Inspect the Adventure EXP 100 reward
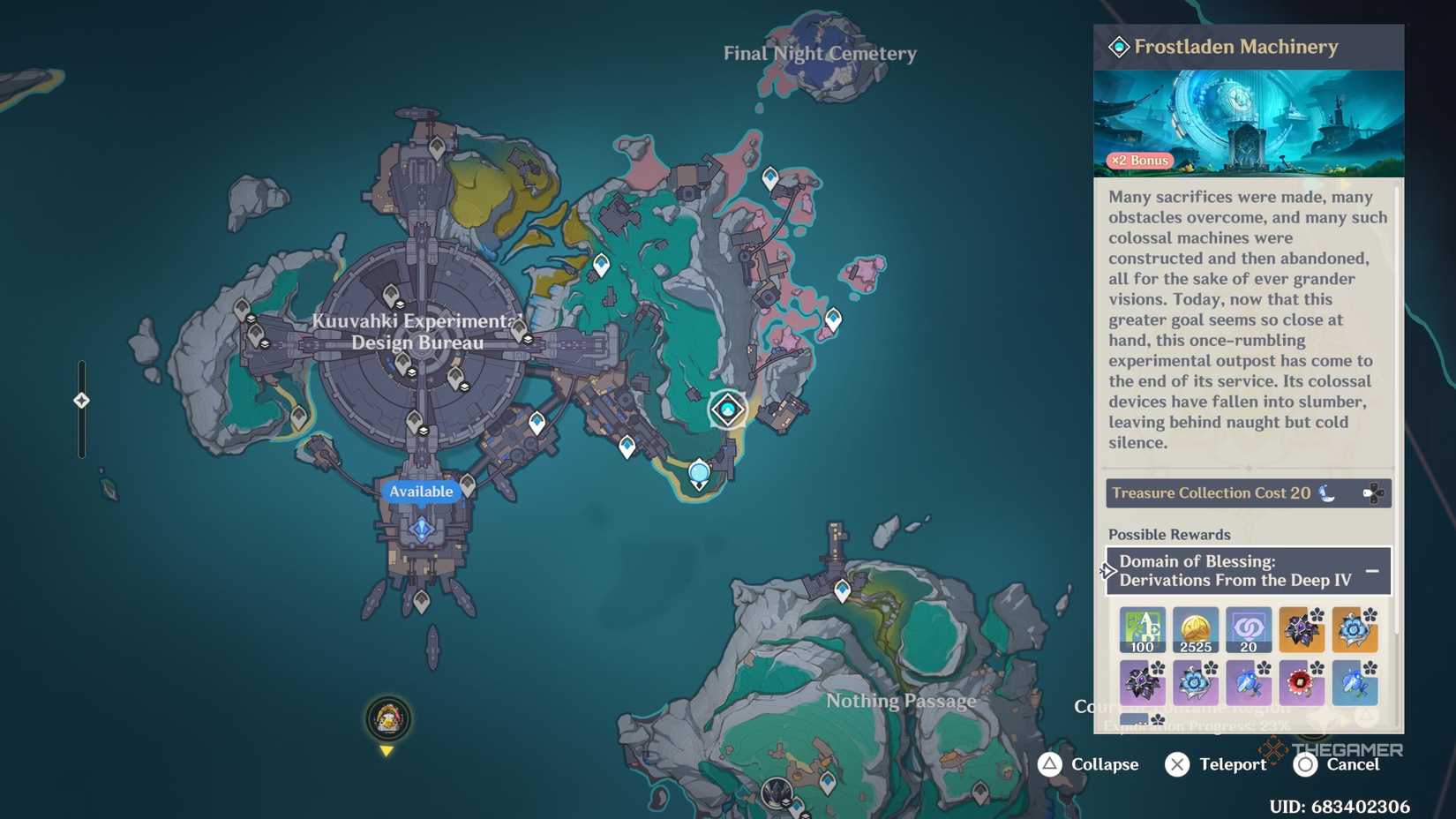The width and height of the screenshot is (1456, 819). point(1142,629)
